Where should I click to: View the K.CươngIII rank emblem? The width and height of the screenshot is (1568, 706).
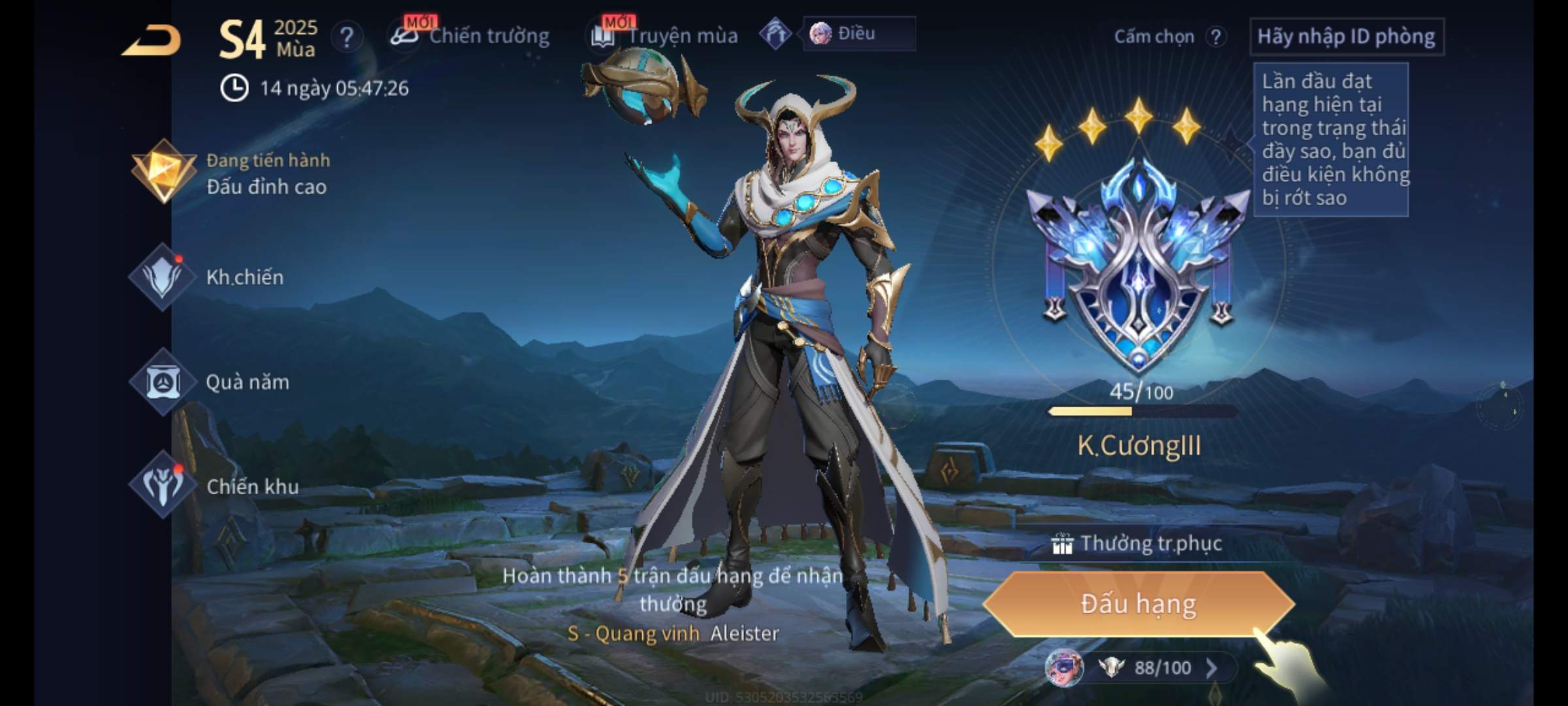(x=1138, y=268)
